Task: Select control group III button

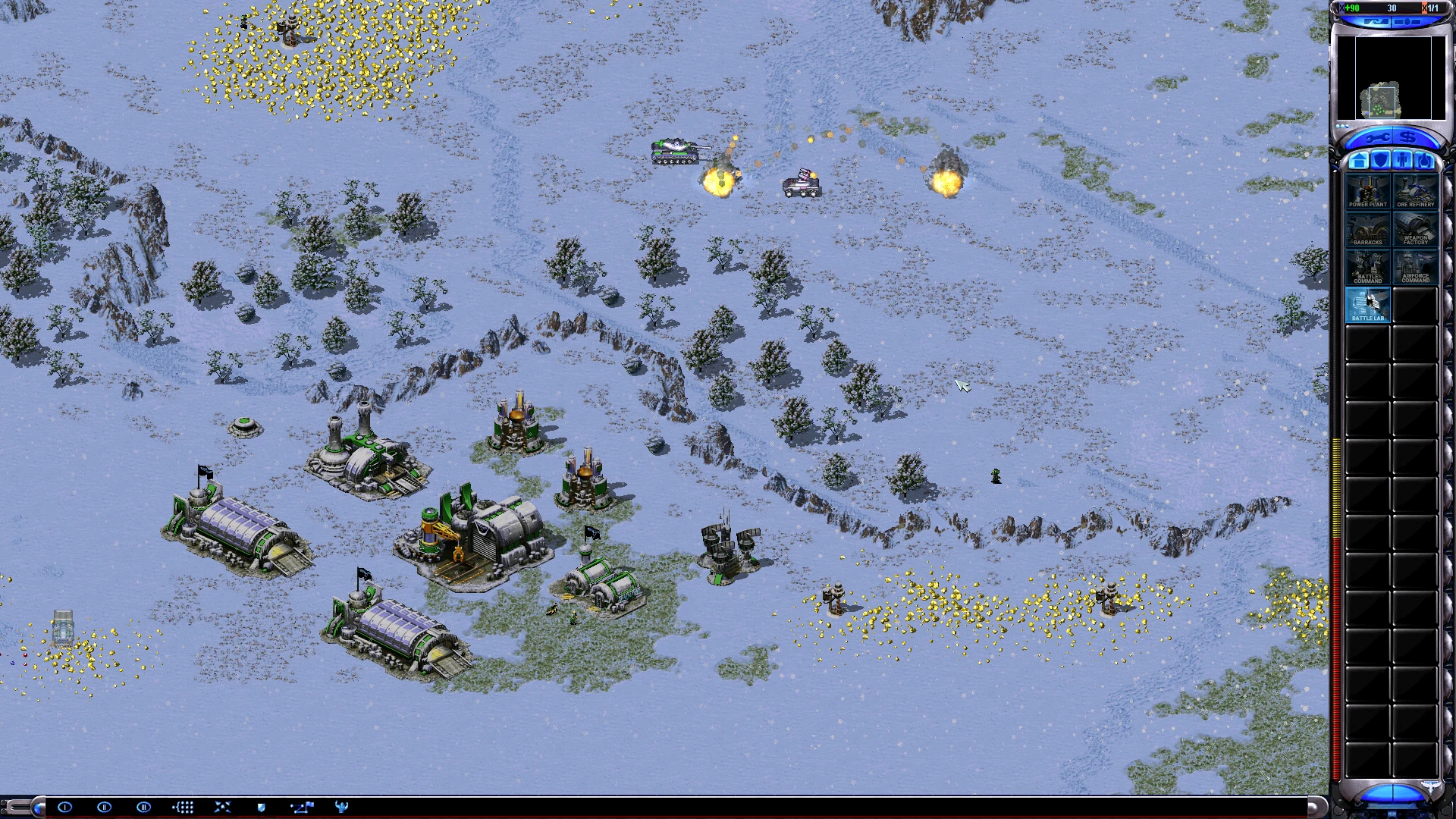Action: 143,807
